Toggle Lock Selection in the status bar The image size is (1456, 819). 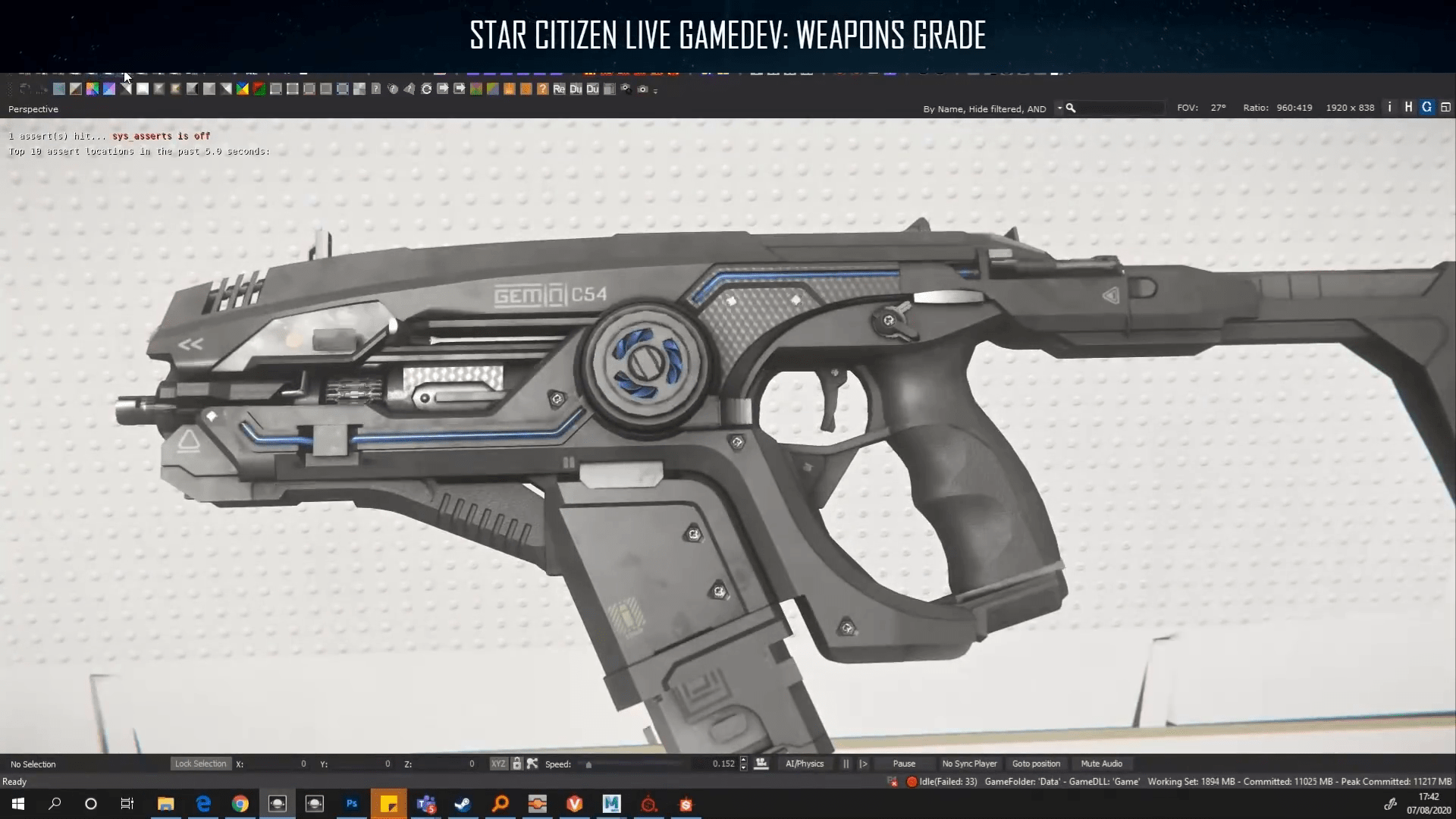point(200,764)
